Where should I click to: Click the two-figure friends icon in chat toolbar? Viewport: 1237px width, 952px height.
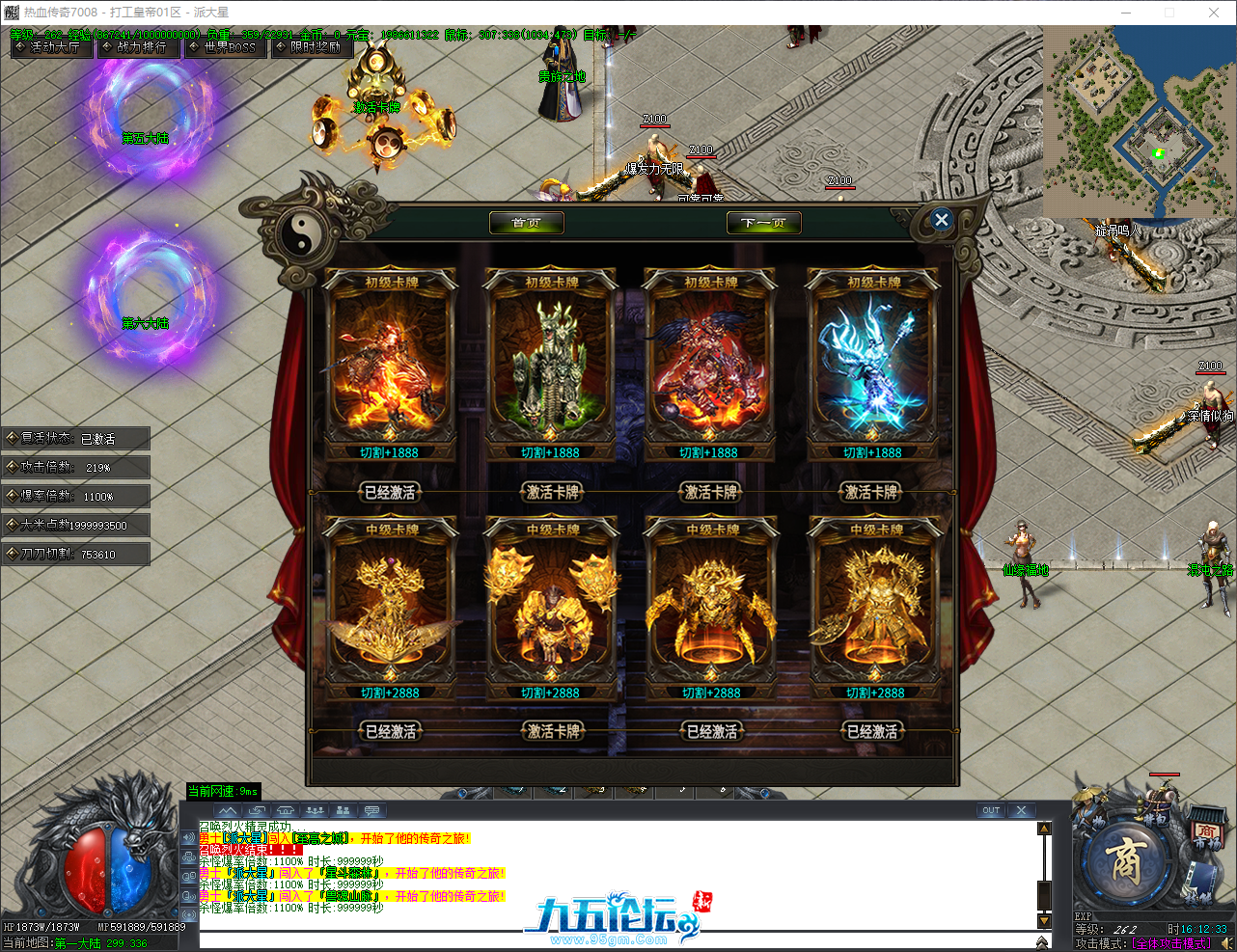[344, 810]
